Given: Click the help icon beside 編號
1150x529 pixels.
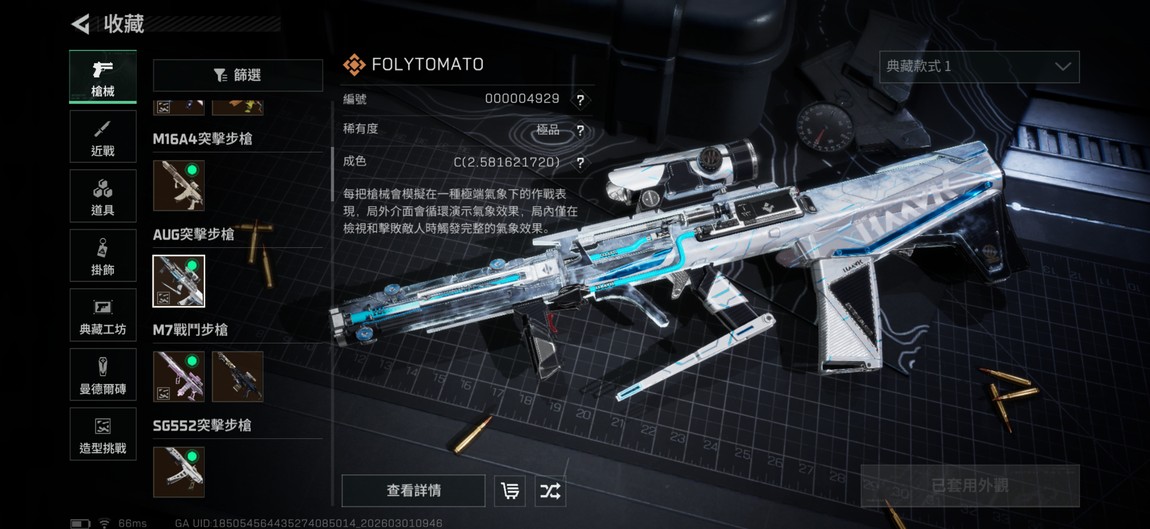Looking at the screenshot, I should (x=580, y=100).
